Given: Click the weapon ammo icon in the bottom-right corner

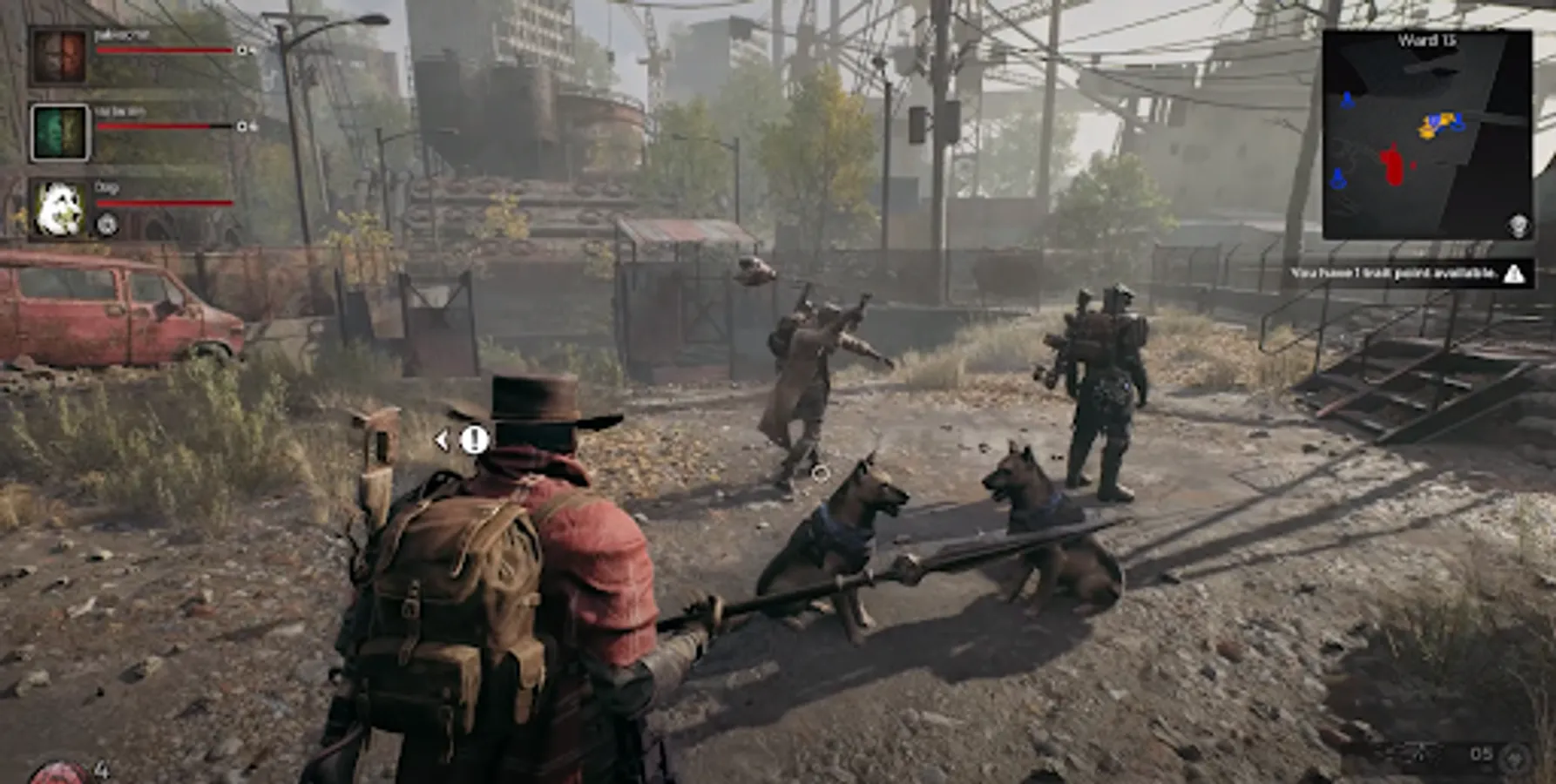Looking at the screenshot, I should point(1515,757).
